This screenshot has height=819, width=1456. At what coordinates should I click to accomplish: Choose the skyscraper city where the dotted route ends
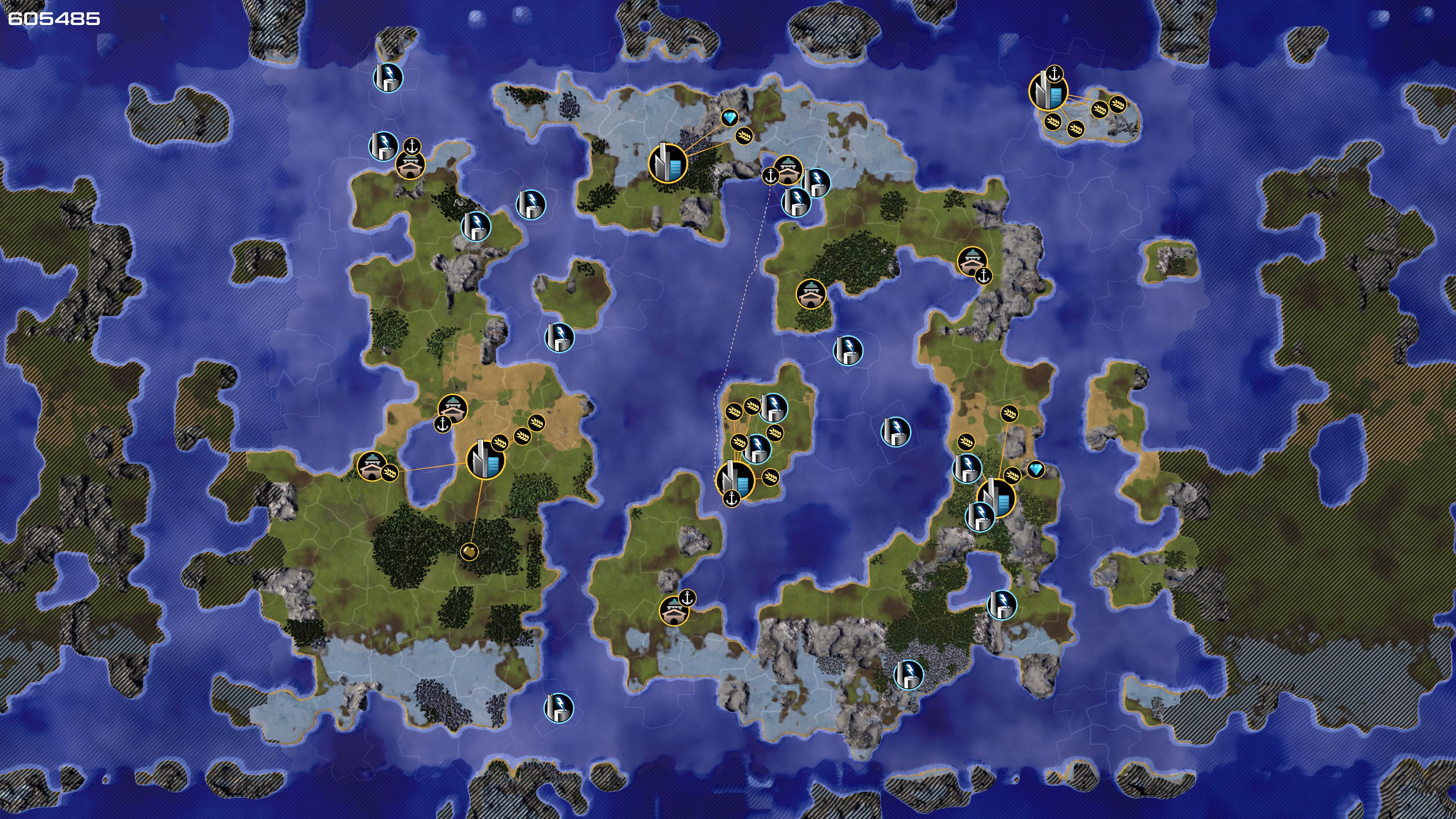tap(735, 480)
